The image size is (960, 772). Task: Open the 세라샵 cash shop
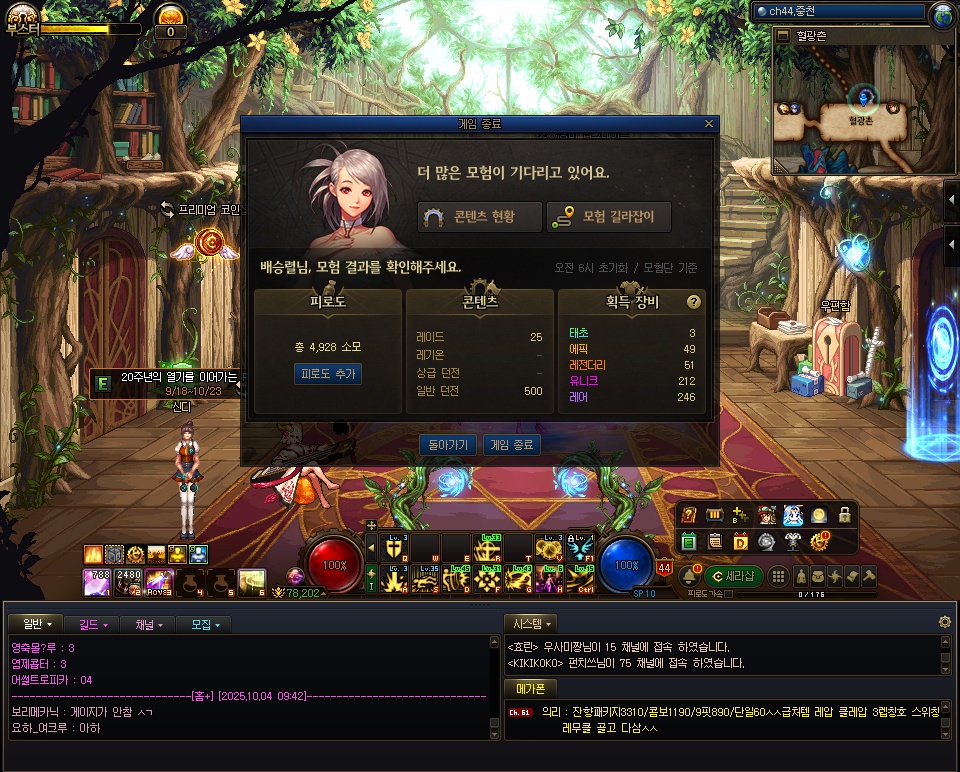coord(733,576)
